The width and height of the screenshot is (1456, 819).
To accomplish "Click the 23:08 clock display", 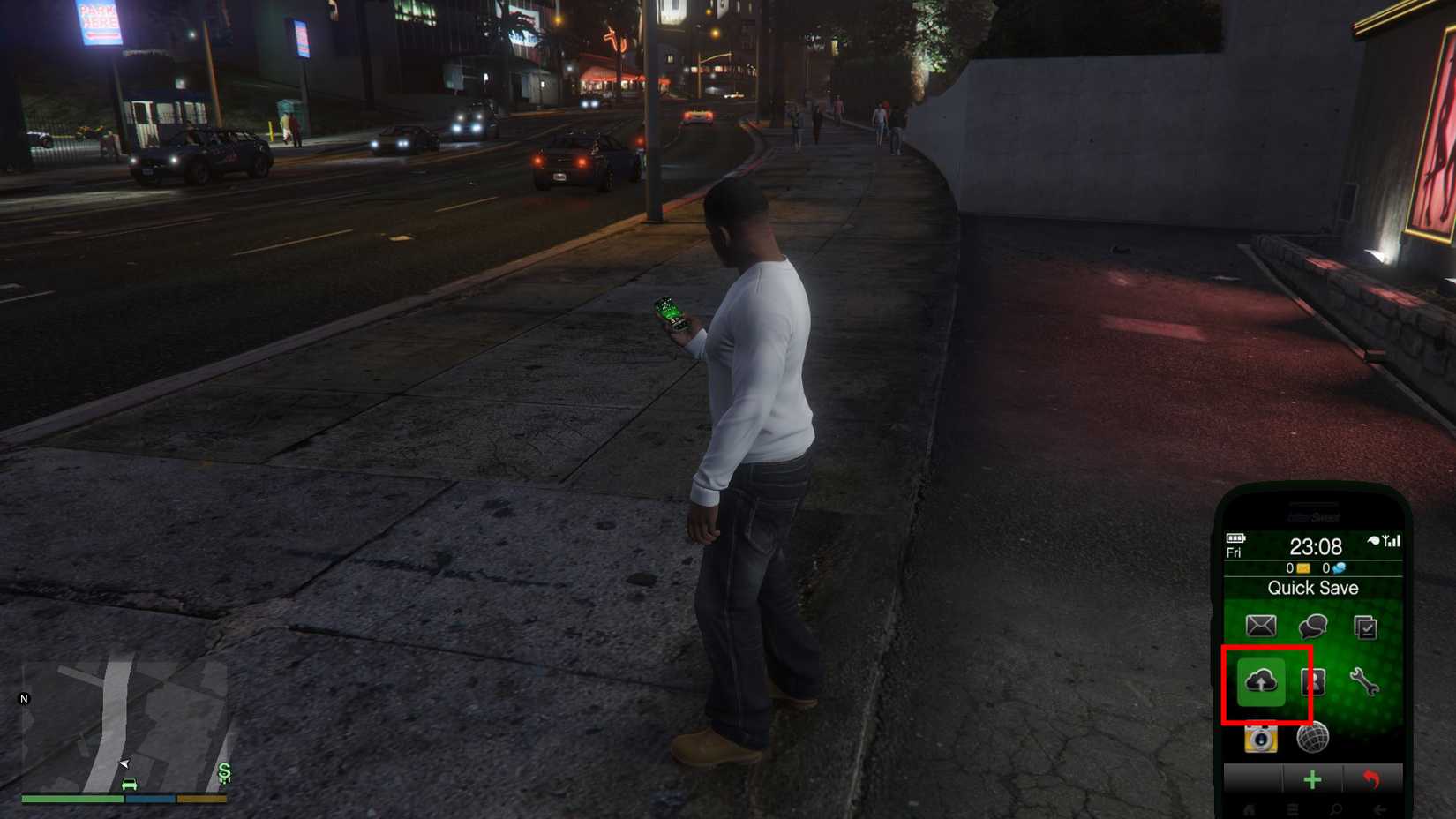I will tap(1317, 545).
